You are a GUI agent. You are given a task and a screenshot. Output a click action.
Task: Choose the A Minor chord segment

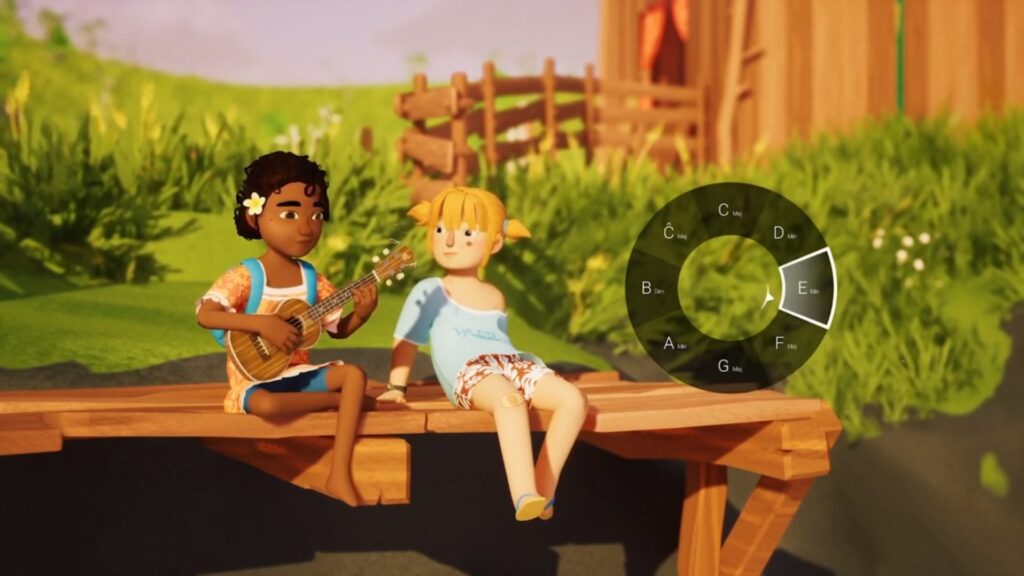(672, 343)
